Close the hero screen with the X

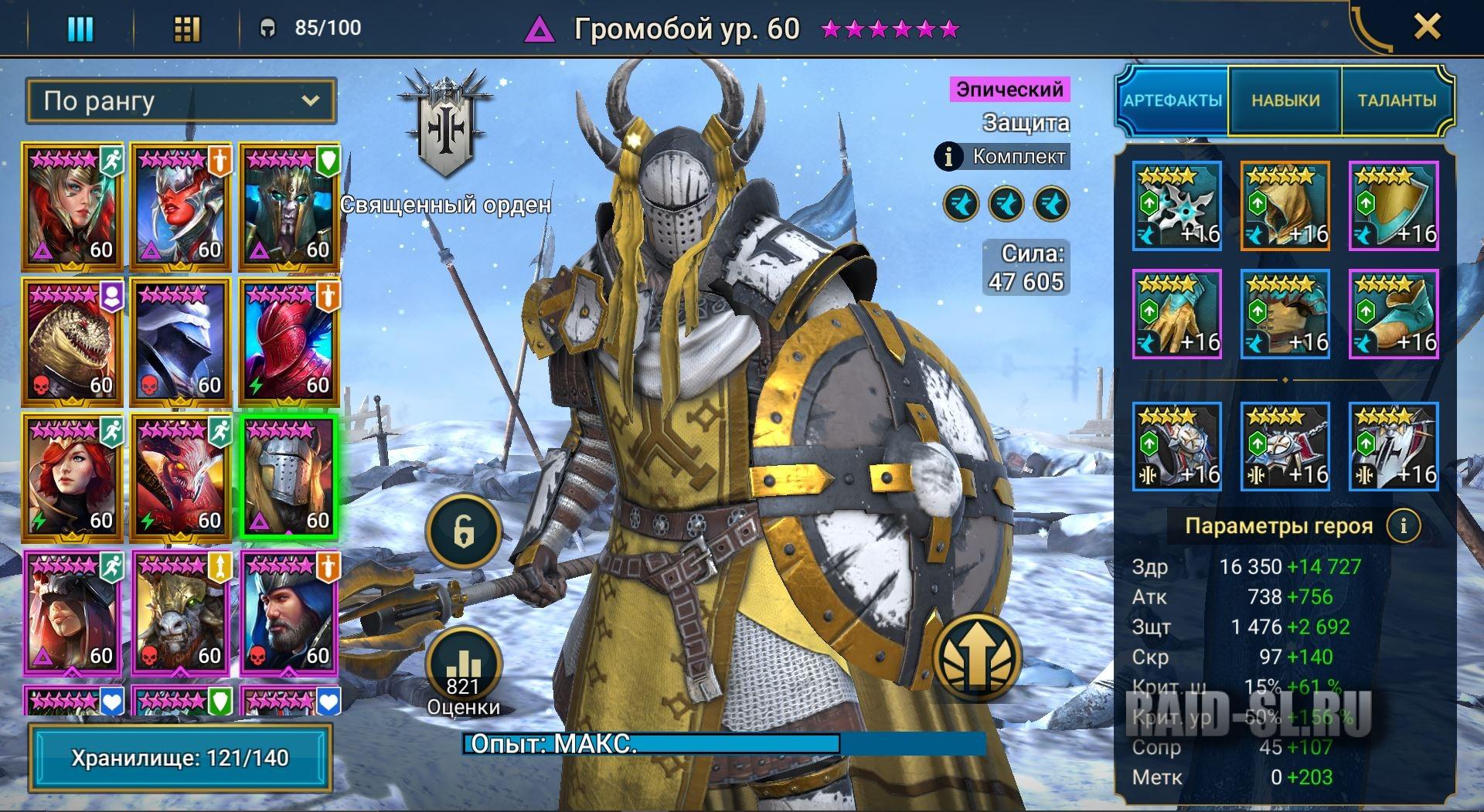1426,28
